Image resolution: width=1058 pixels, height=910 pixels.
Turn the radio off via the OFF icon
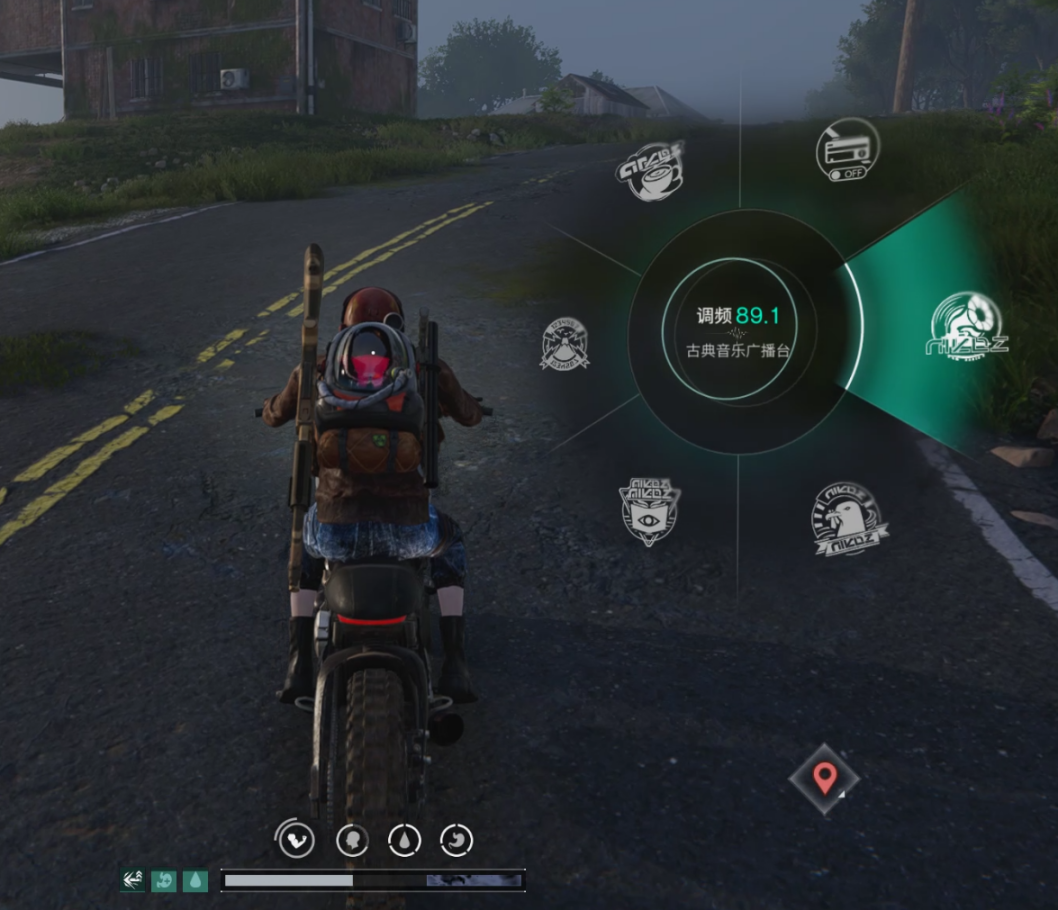tap(847, 151)
